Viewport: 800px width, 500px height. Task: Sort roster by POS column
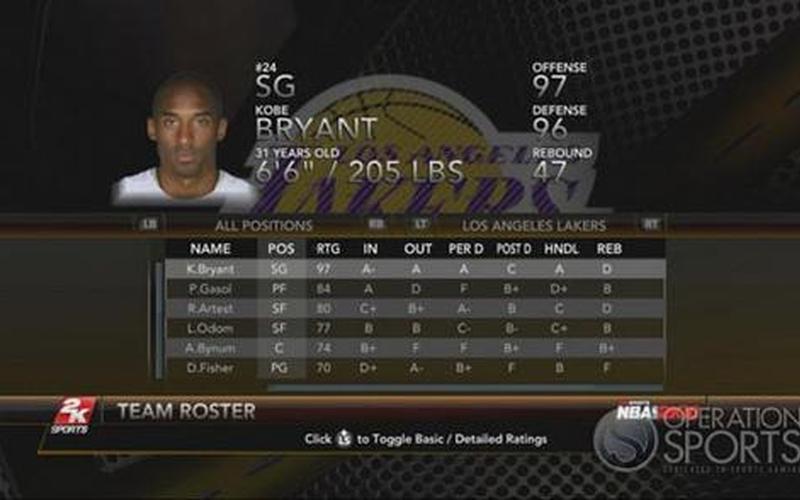click(x=281, y=248)
